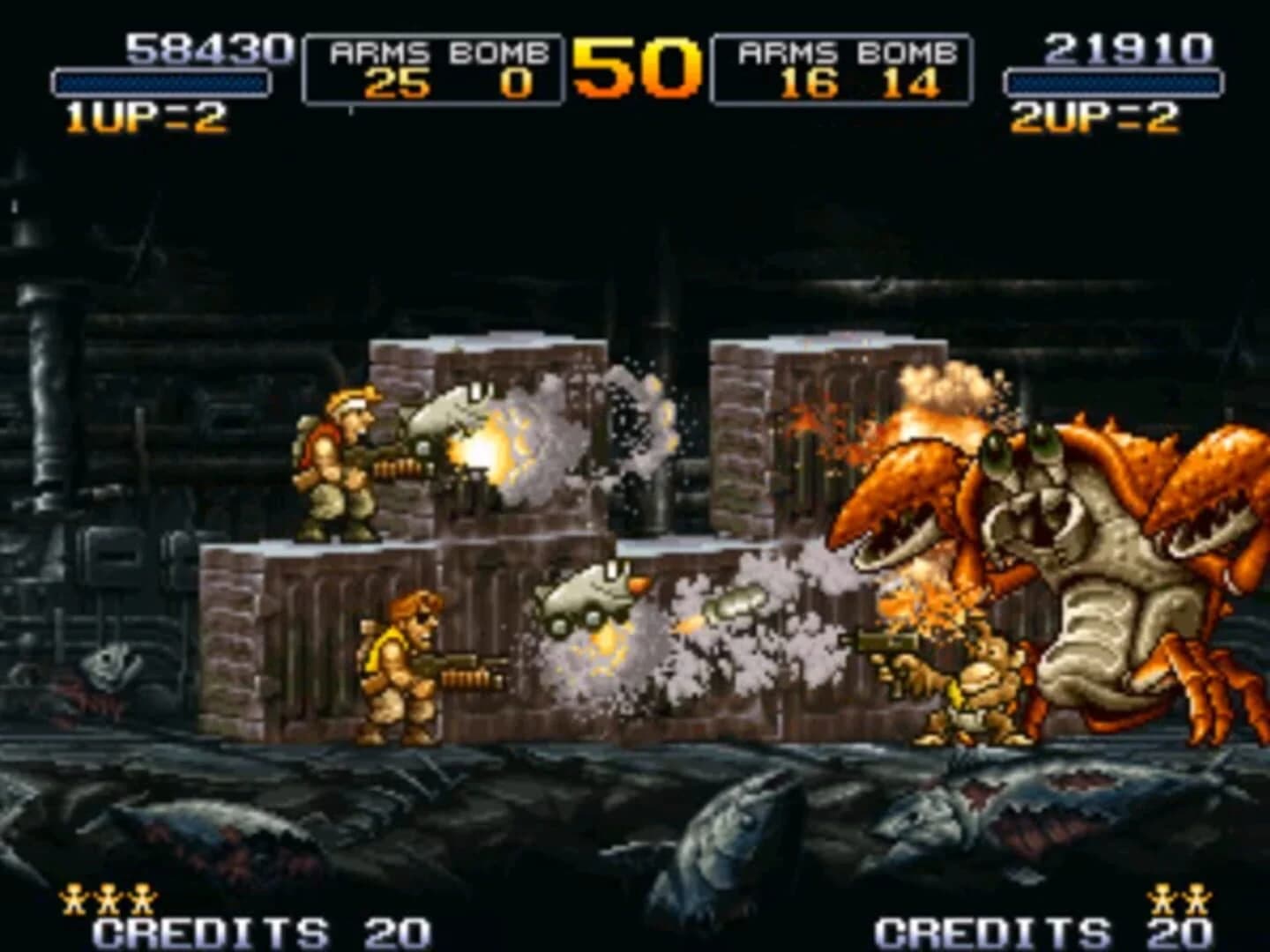Click the orange countdown timer showing 50
Image resolution: width=1270 pixels, height=952 pixels.
point(637,66)
